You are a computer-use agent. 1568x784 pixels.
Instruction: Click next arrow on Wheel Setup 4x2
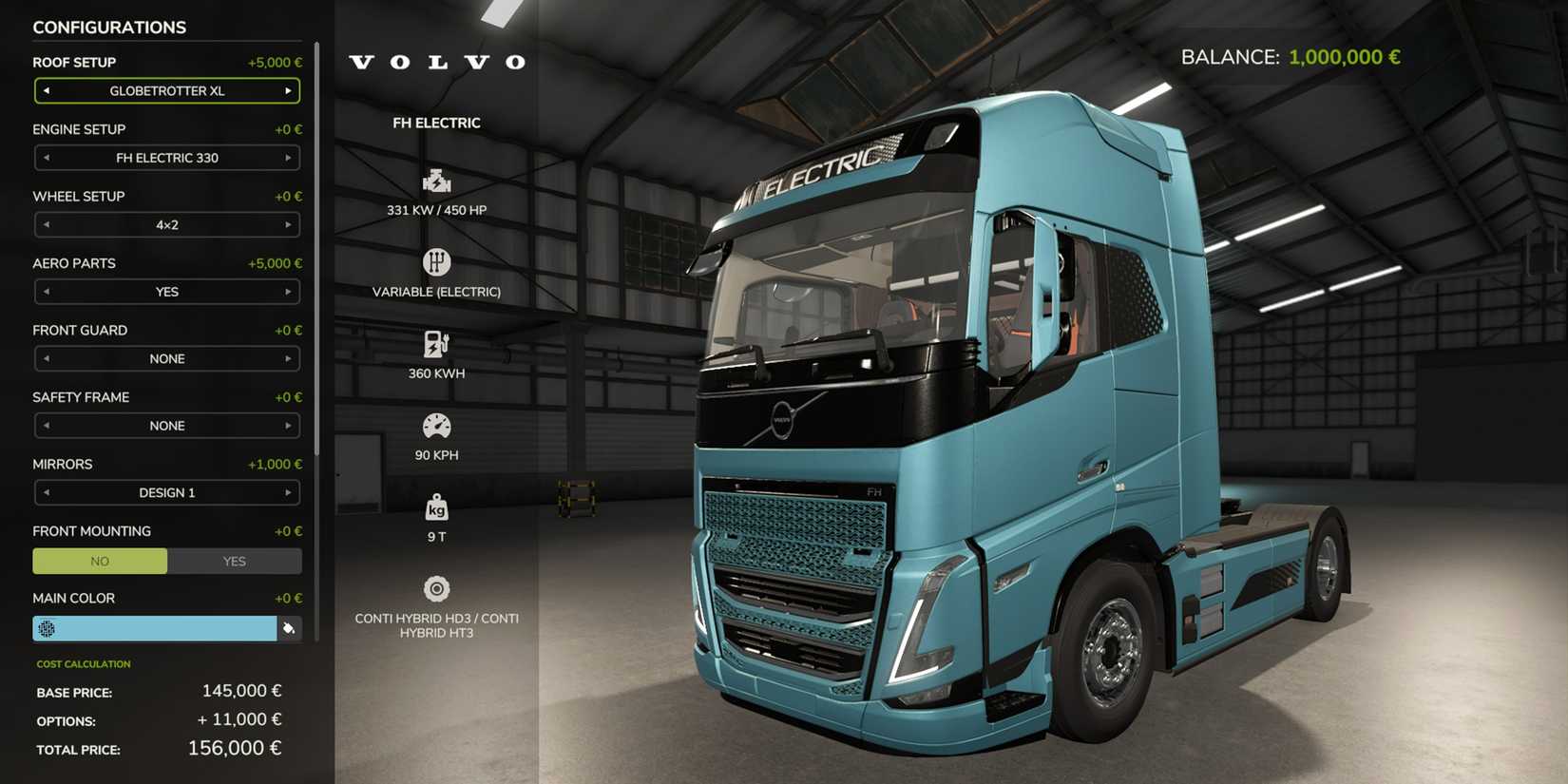tap(289, 224)
